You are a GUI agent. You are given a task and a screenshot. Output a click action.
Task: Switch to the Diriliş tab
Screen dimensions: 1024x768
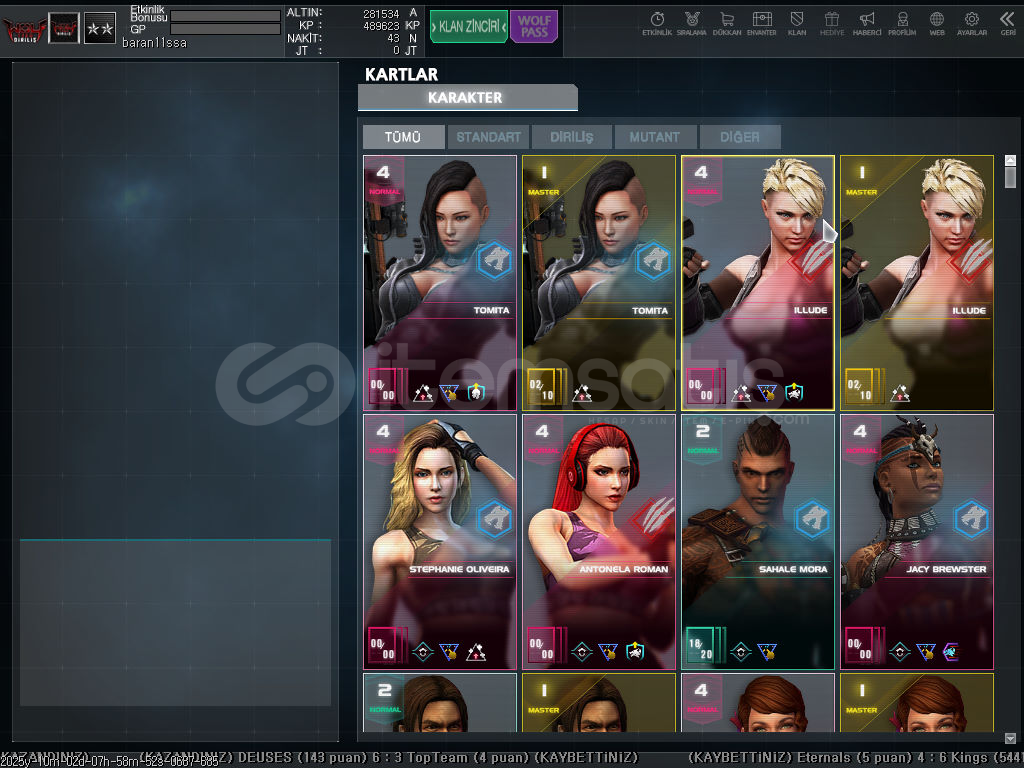pyautogui.click(x=571, y=137)
